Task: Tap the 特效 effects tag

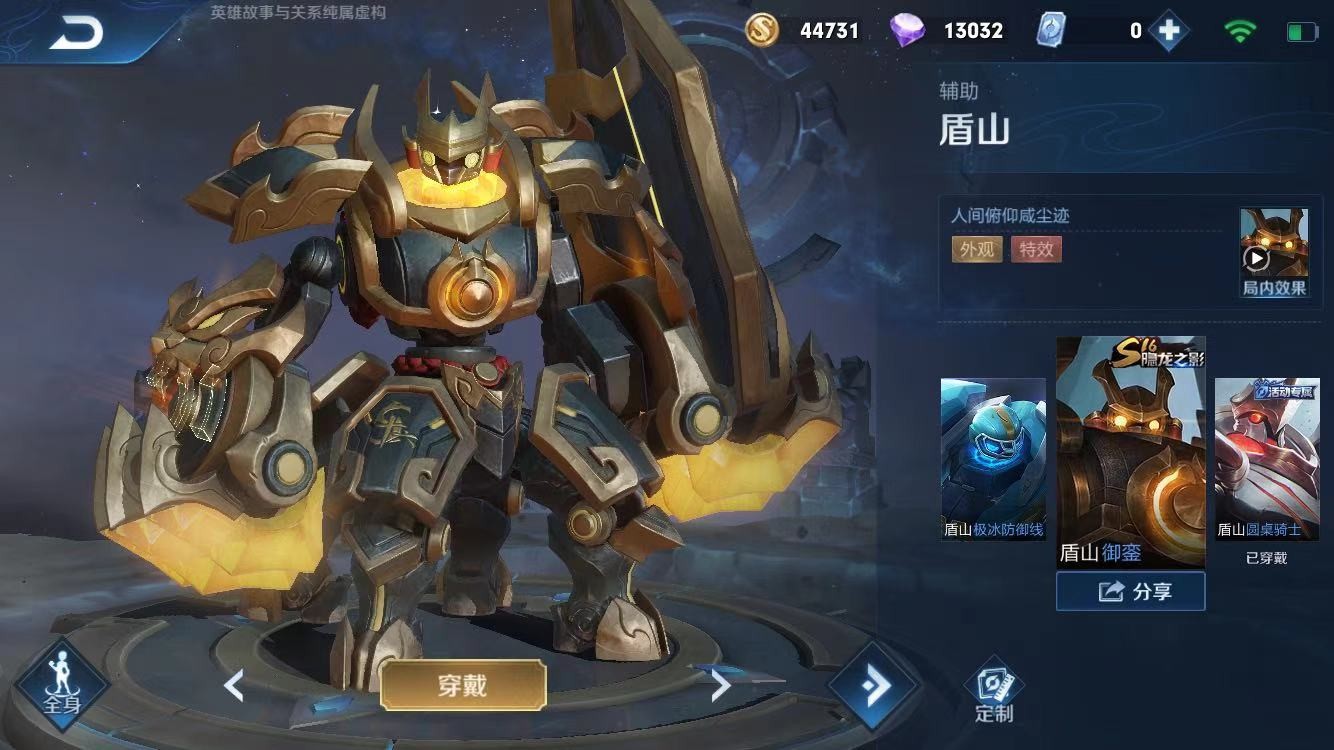Action: (x=1036, y=249)
